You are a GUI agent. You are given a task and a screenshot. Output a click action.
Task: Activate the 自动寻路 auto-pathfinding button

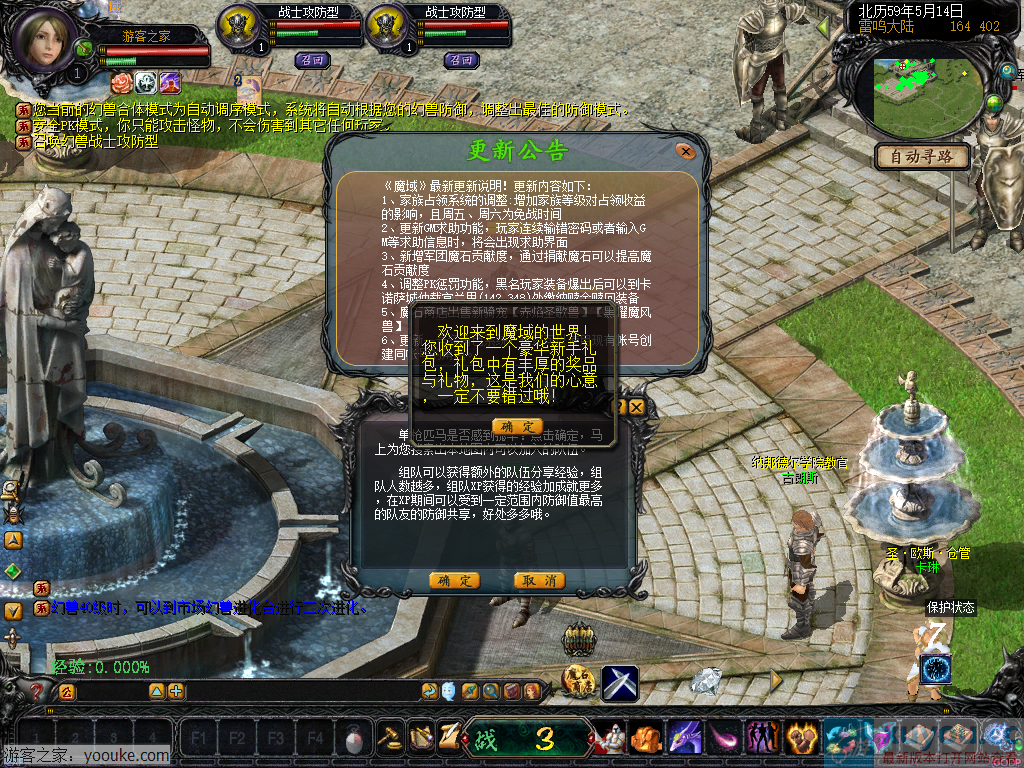[922, 156]
